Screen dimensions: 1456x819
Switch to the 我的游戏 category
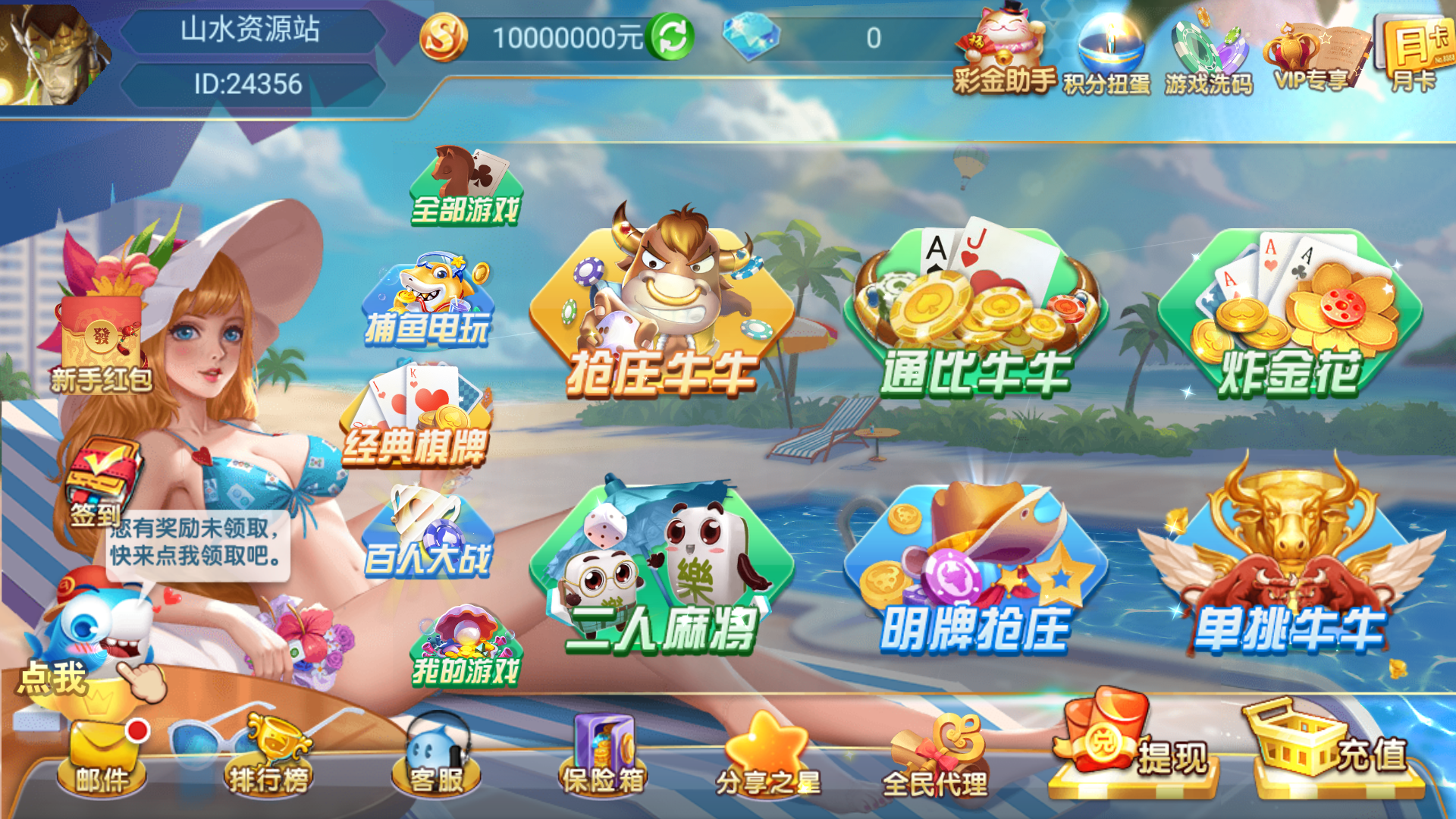[x=465, y=645]
